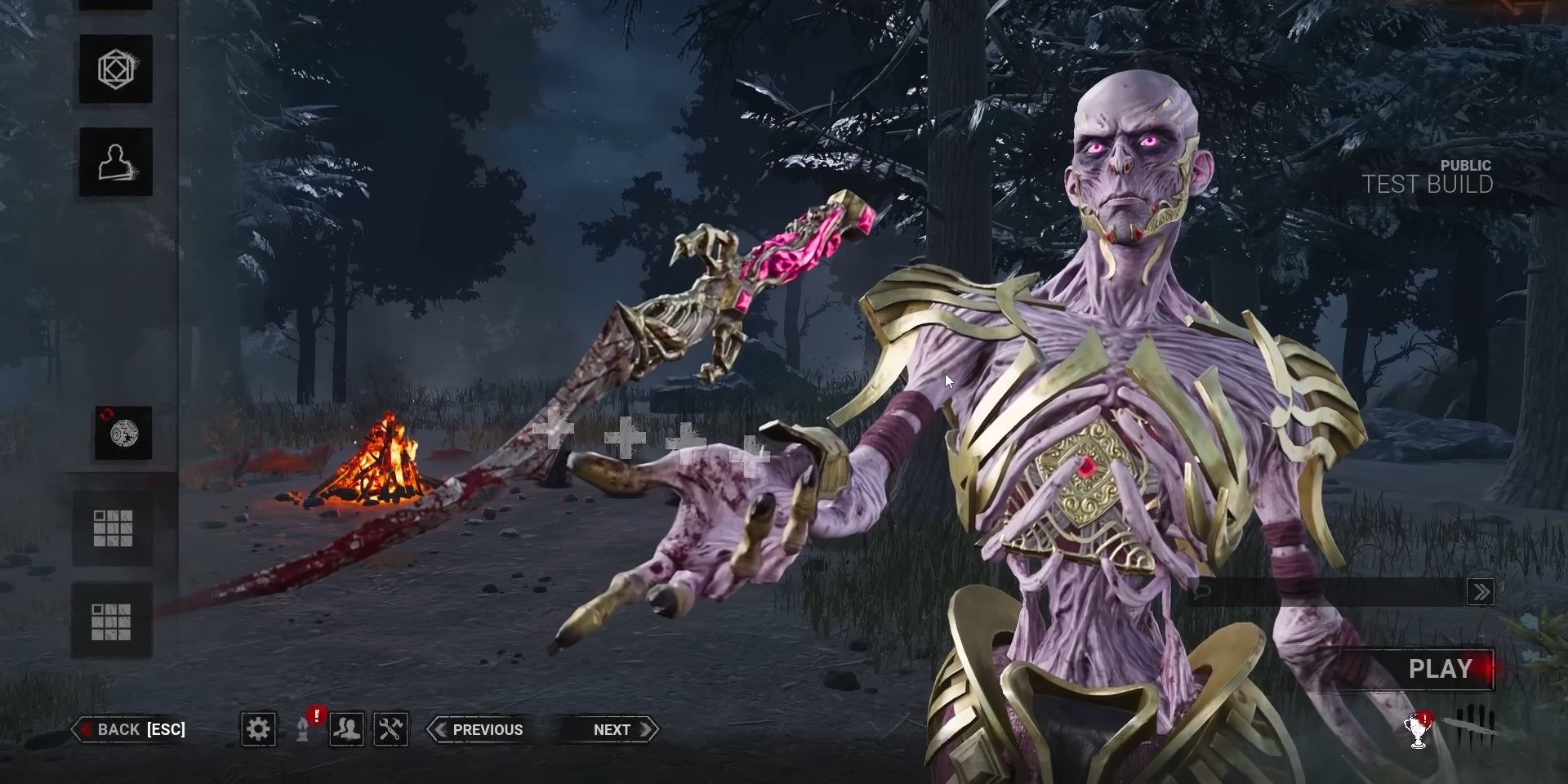
Task: Click the offering slot with red swap arrows
Action: coord(123,433)
